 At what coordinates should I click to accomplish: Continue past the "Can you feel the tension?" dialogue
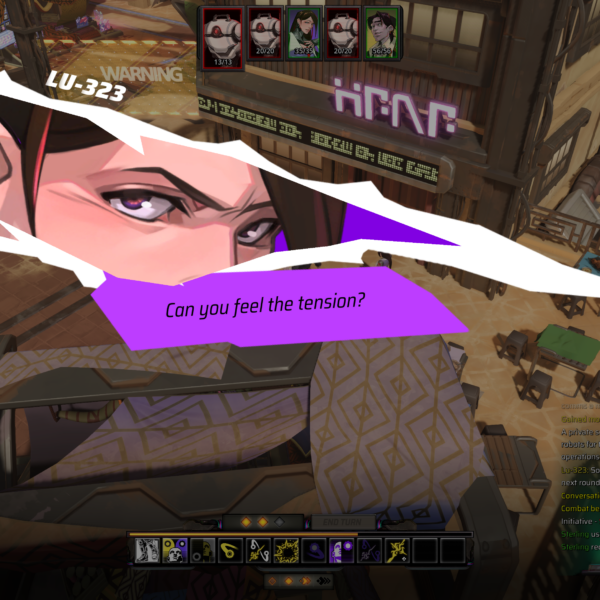266,303
